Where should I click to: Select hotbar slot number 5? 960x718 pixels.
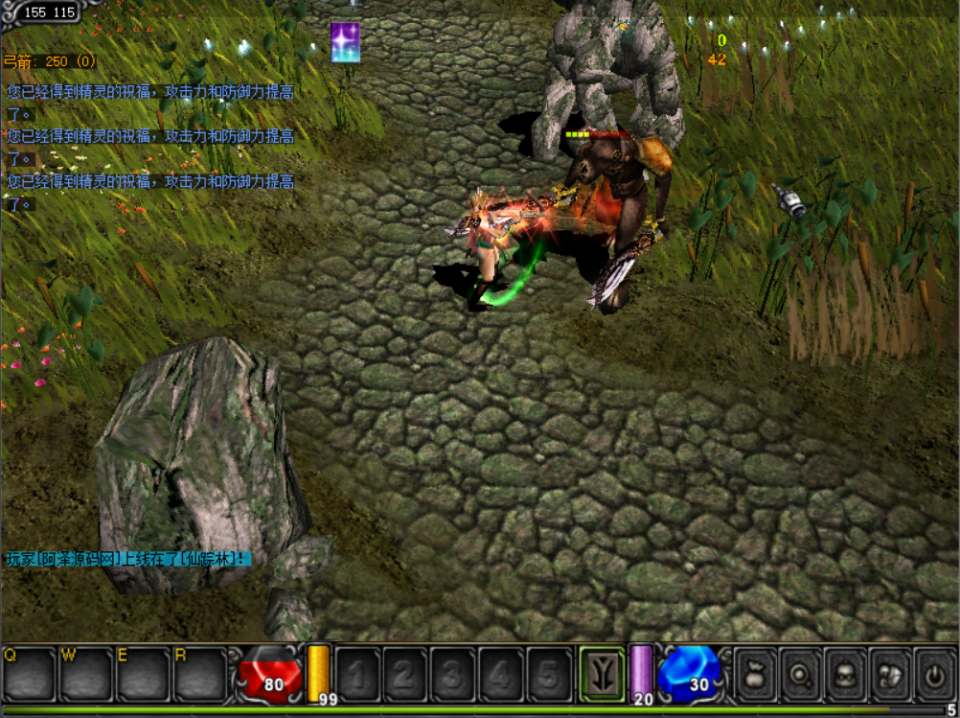[549, 675]
